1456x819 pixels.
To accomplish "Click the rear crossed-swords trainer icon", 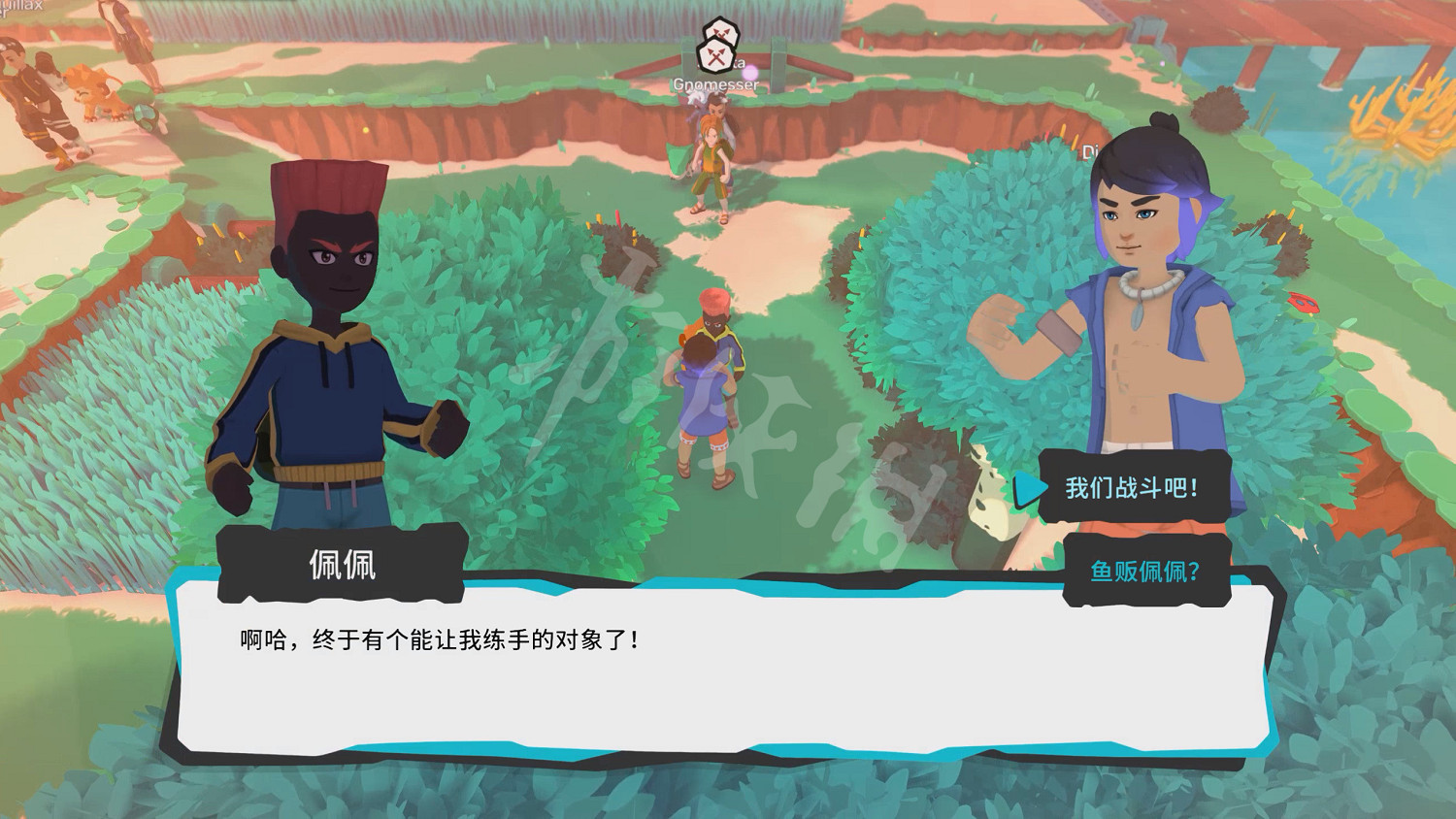I will coord(722,32).
